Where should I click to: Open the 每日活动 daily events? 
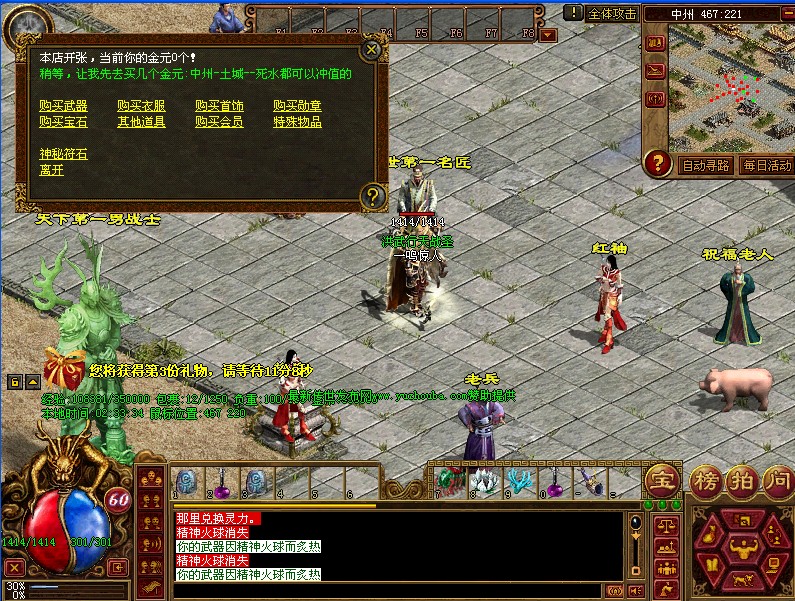pyautogui.click(x=766, y=165)
